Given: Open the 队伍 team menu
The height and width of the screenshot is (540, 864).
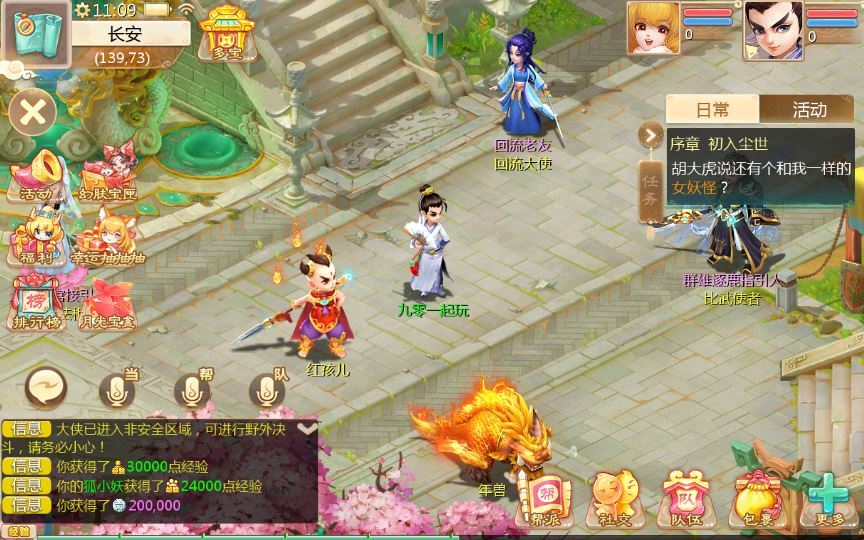Looking at the screenshot, I should pos(686,496).
